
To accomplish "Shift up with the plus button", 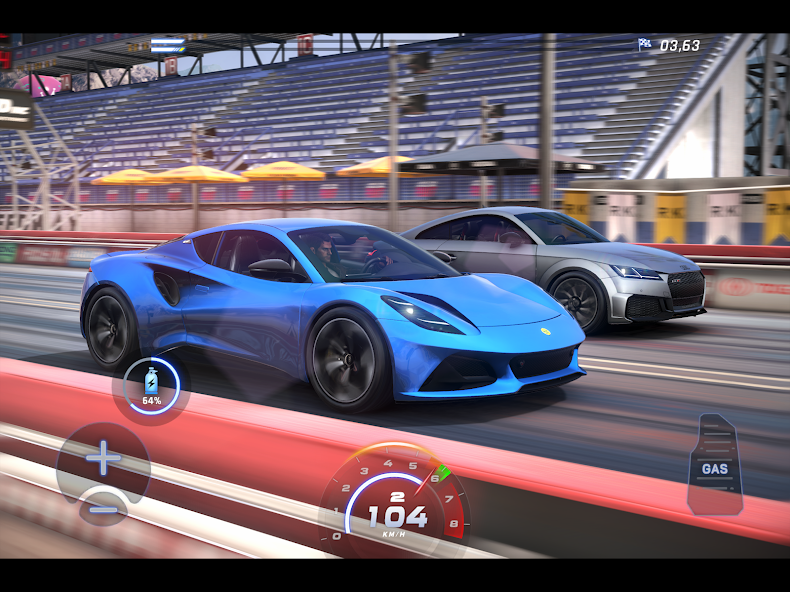I will 102,459.
